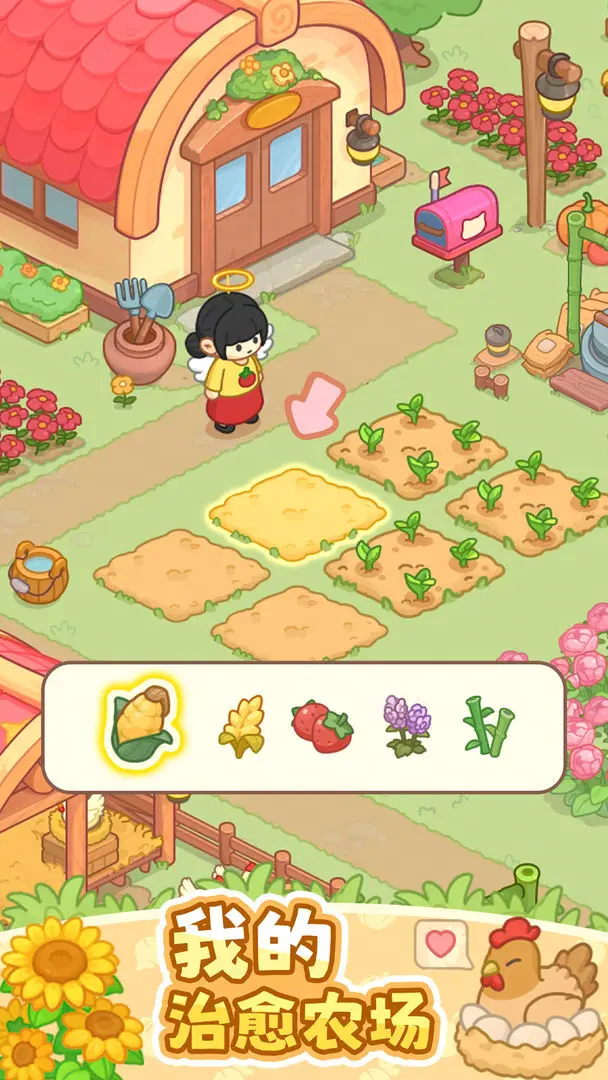Select the corn seed in the crop bar
The image size is (608, 1080).
[x=140, y=722]
